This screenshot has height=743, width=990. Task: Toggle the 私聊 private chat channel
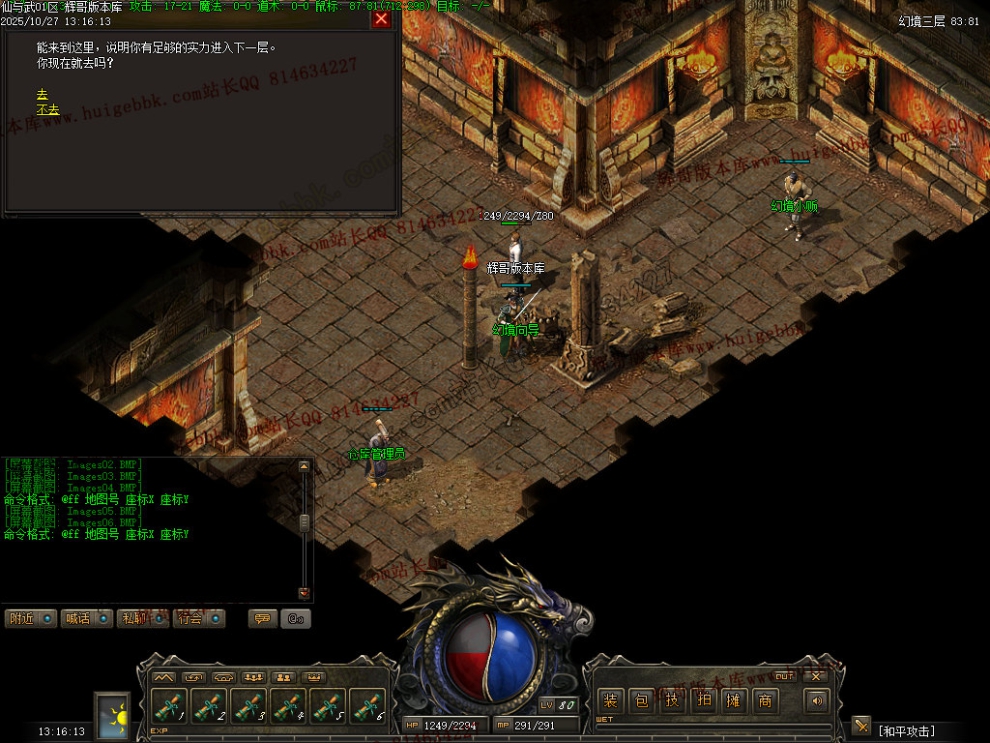click(143, 618)
